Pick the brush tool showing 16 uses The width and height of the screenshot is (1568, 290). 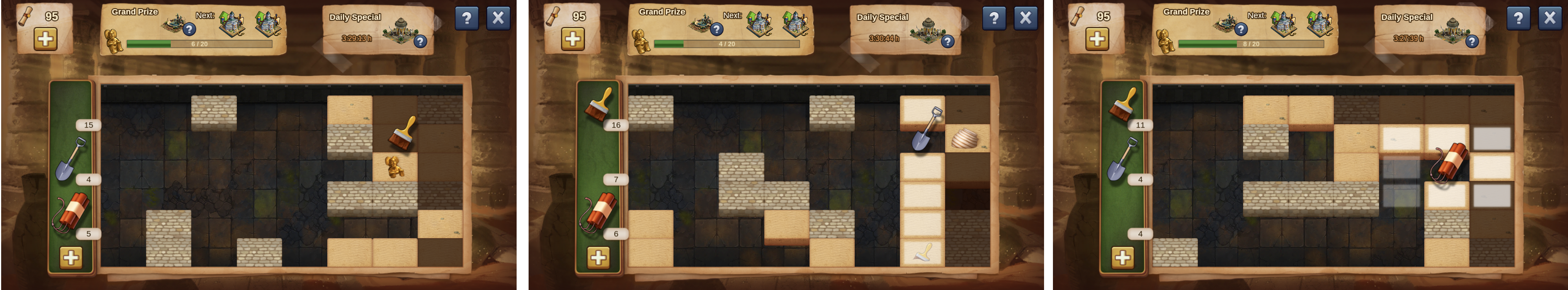coord(599,104)
